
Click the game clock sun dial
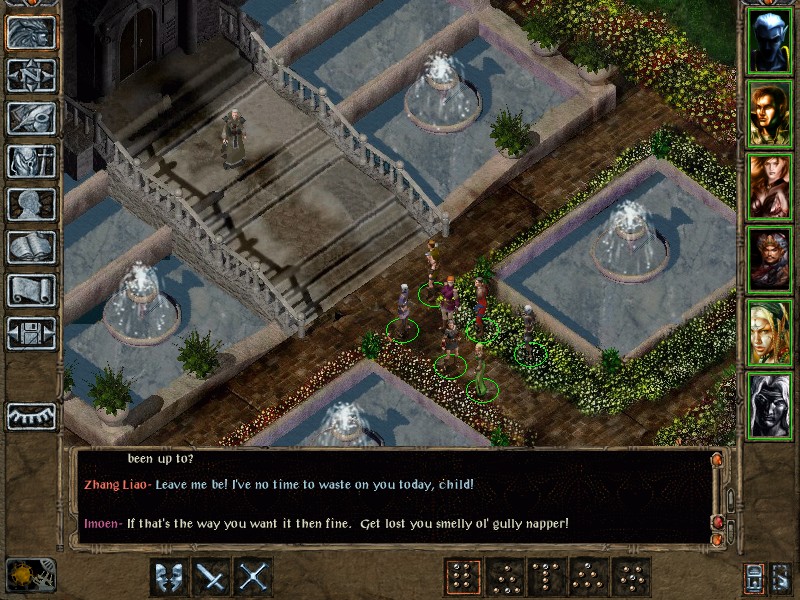(x=23, y=575)
